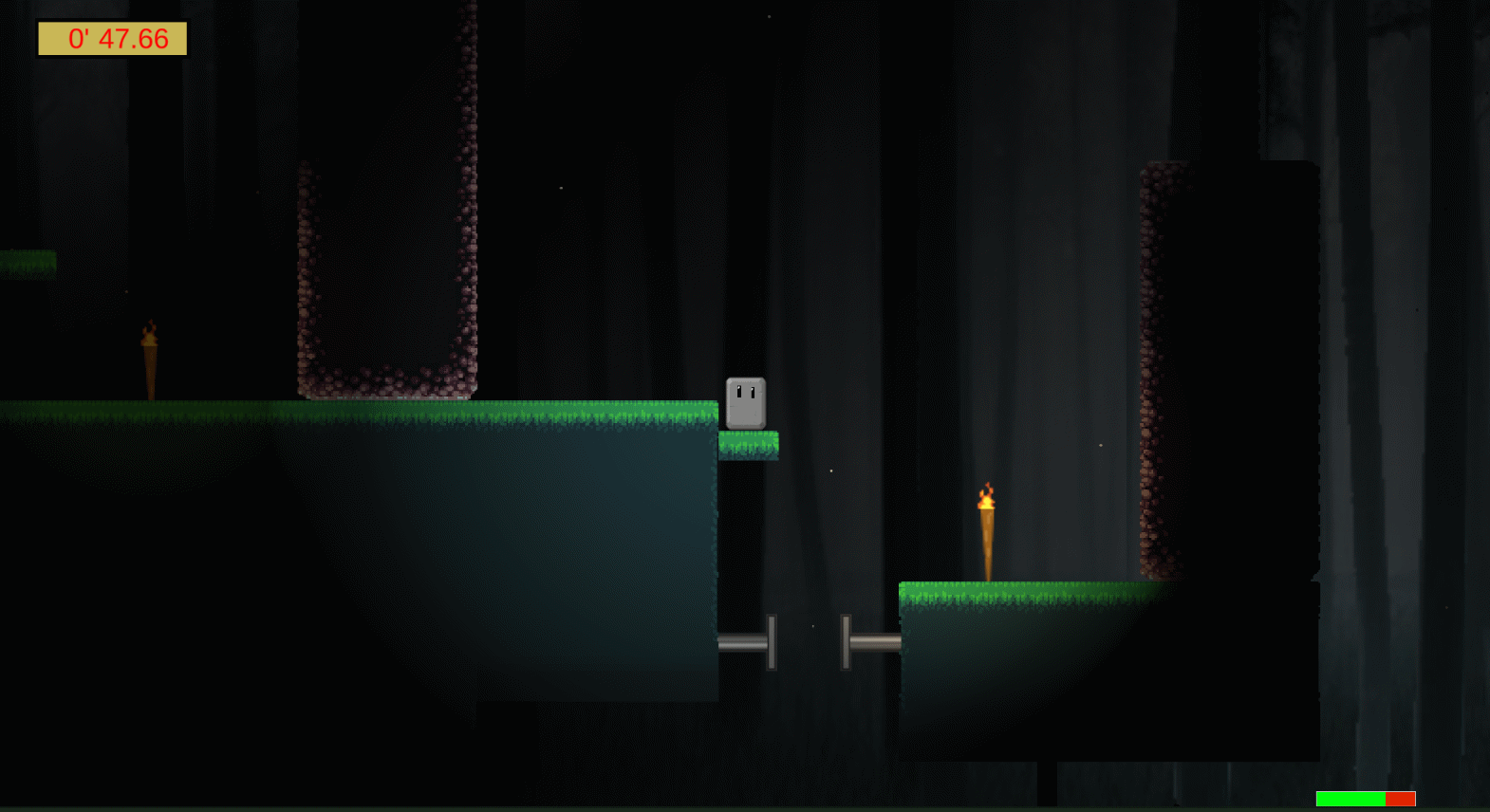Click the gray cube player character

[745, 400]
